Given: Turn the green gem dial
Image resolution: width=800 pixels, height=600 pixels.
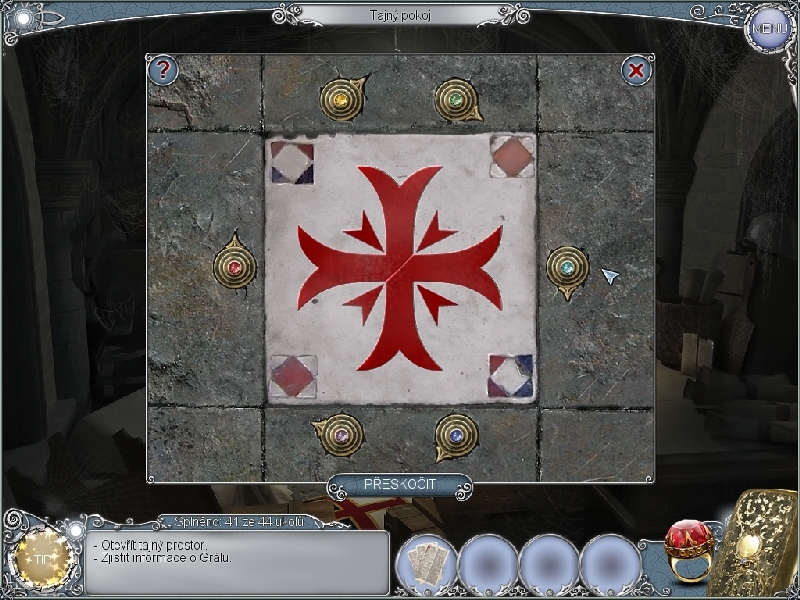Looking at the screenshot, I should tap(457, 100).
